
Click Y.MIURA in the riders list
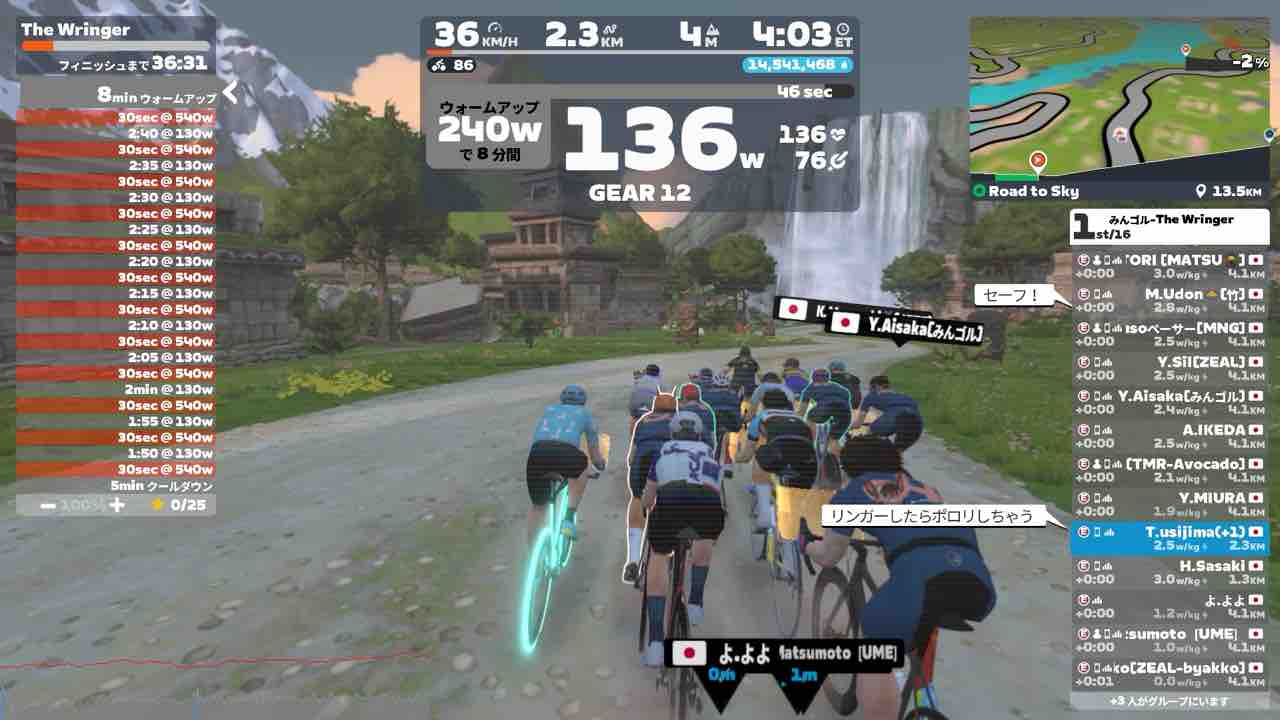(1169, 504)
